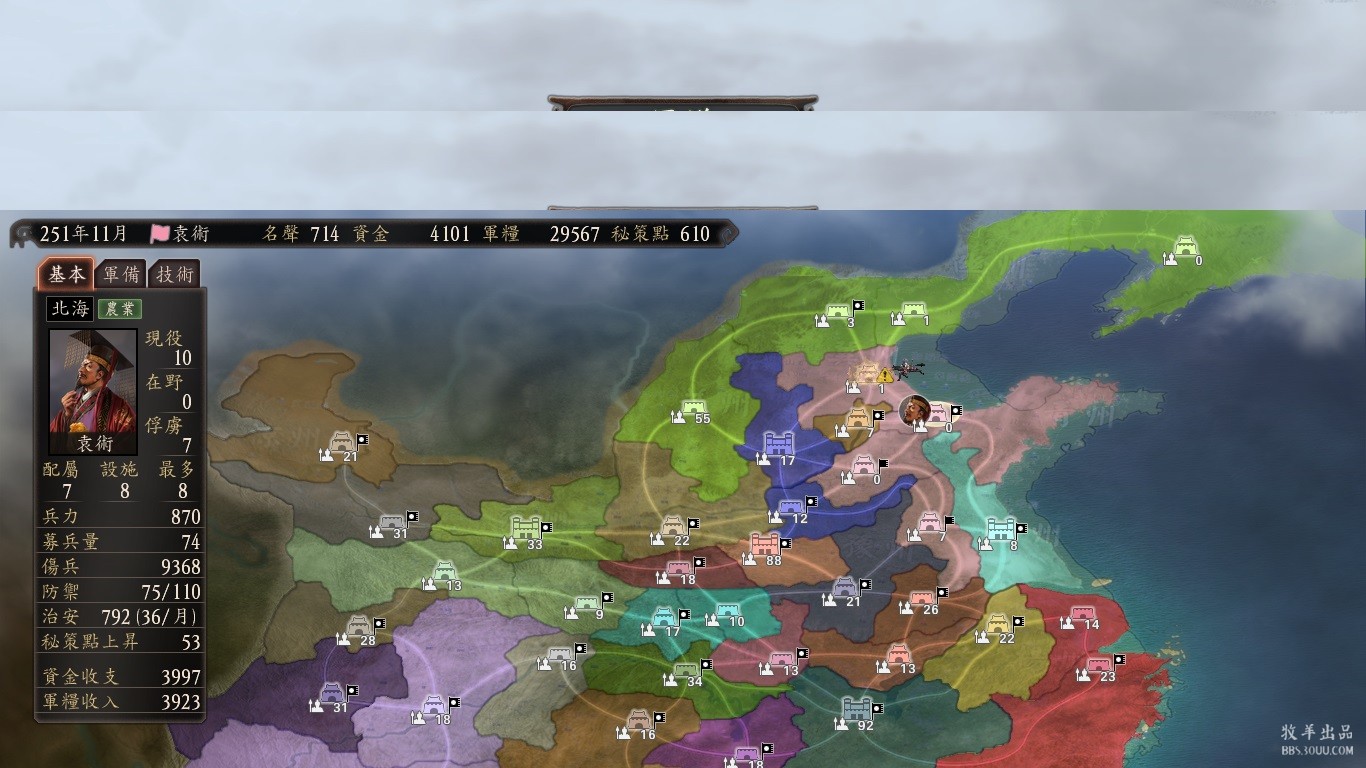This screenshot has height=768, width=1366.
Task: Switch to the 基本 tab
Action: point(67,274)
